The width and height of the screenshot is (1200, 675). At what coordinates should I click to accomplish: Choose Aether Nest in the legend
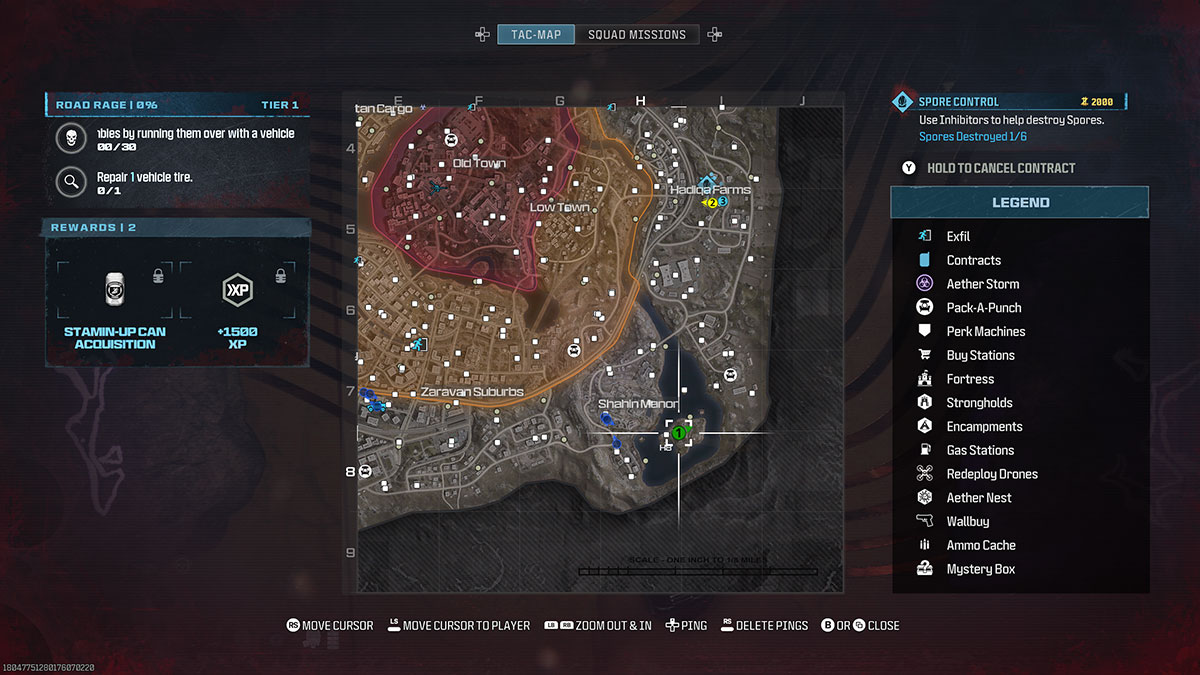tap(978, 498)
